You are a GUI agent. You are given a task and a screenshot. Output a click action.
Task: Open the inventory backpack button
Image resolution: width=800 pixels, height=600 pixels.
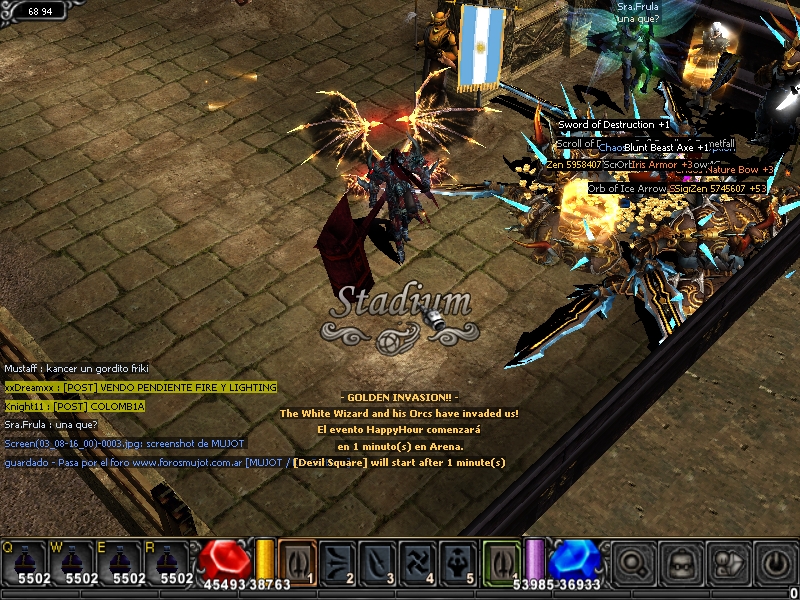pos(680,563)
